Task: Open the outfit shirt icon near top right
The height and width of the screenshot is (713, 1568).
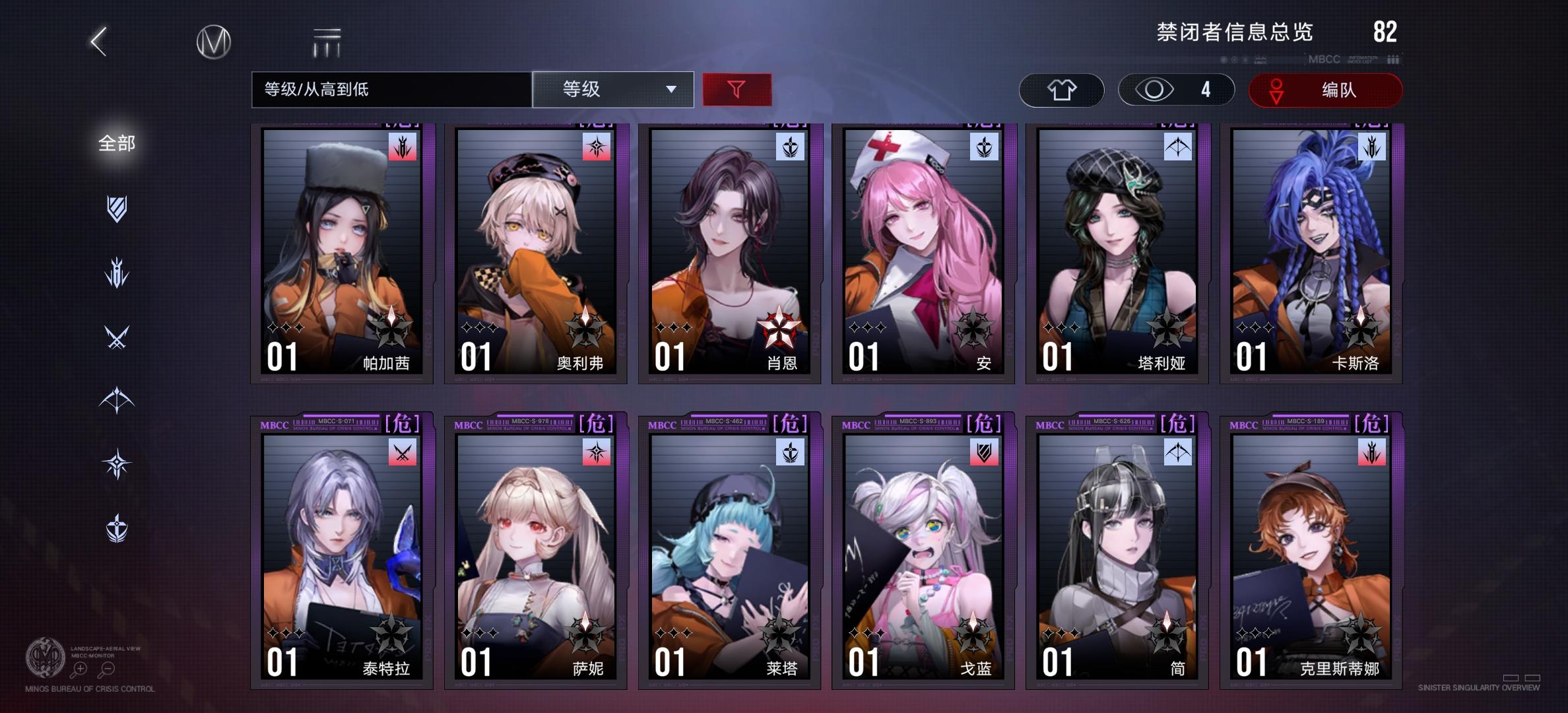Action: 1061,90
